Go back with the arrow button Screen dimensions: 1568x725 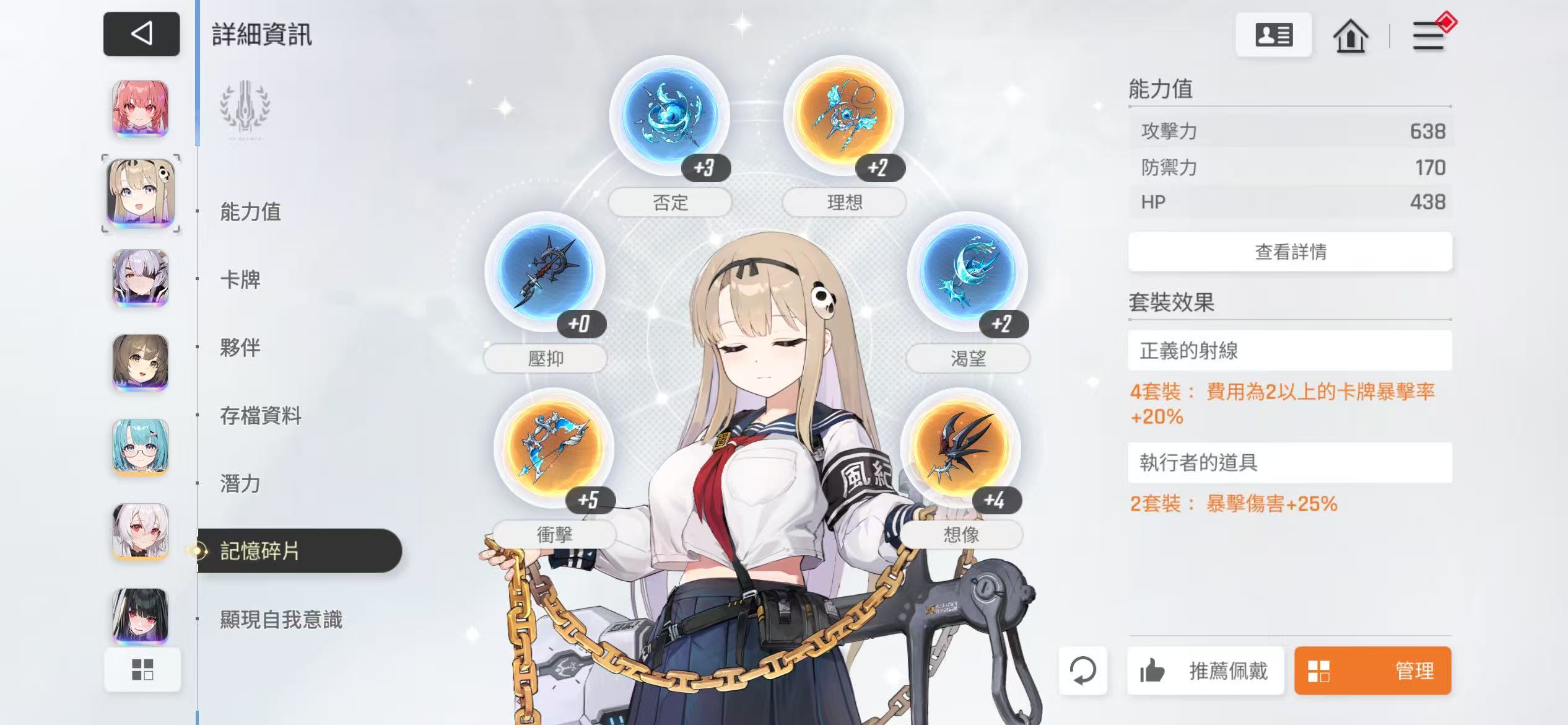141,33
